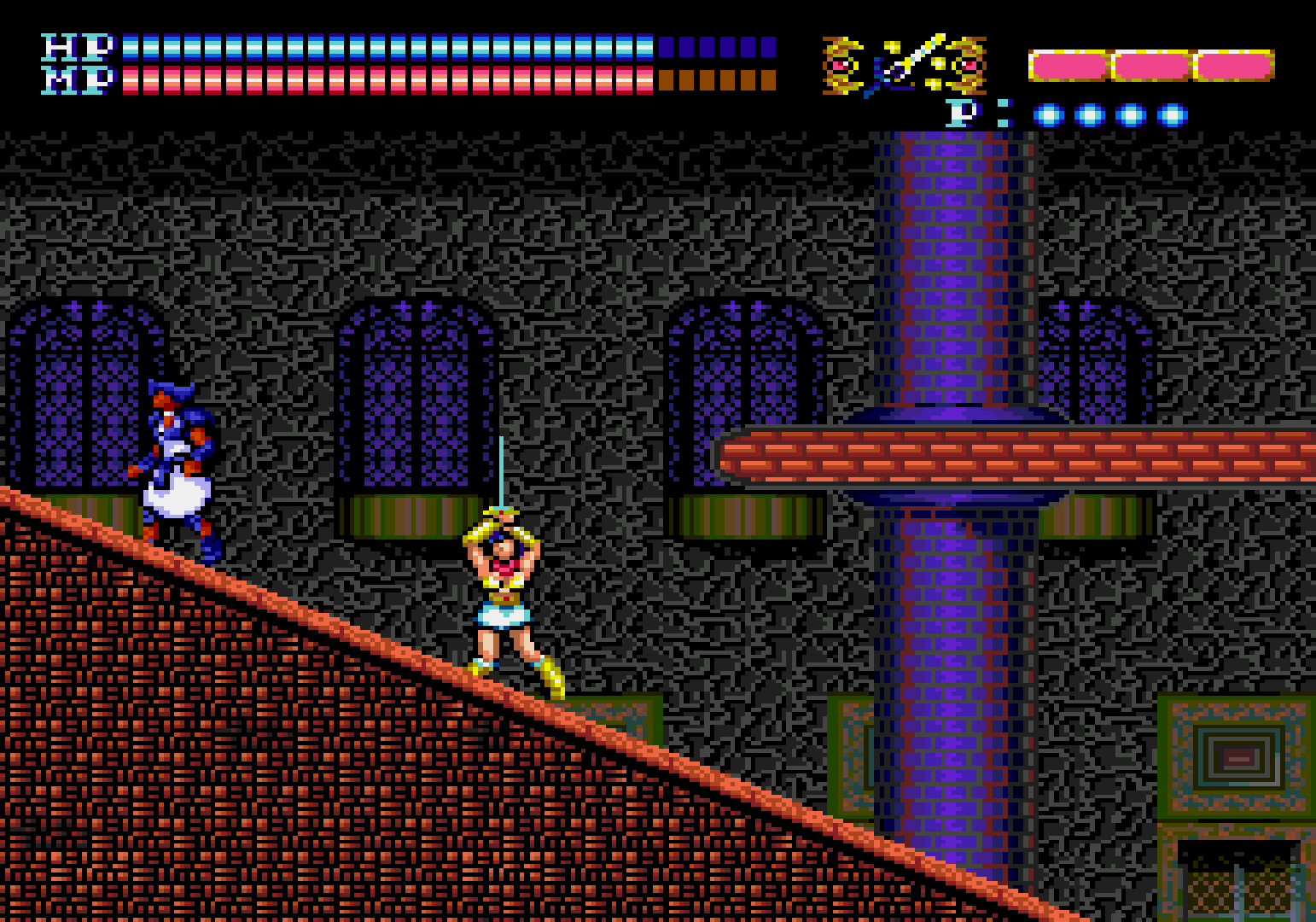Viewport: 1316px width, 922px height.
Task: Click the first blue power orb
Action: (1047, 113)
